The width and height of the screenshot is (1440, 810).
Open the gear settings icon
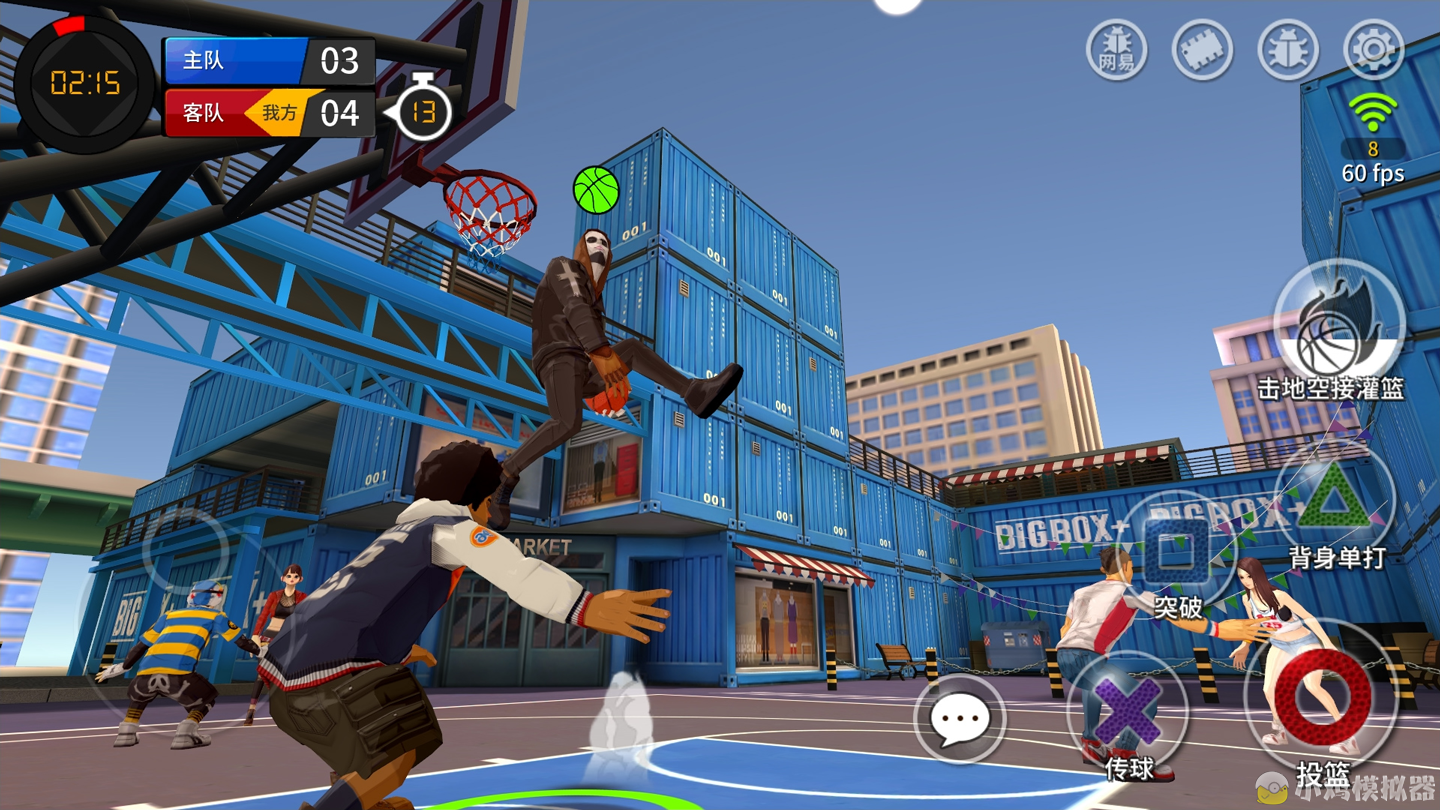pyautogui.click(x=1373, y=48)
